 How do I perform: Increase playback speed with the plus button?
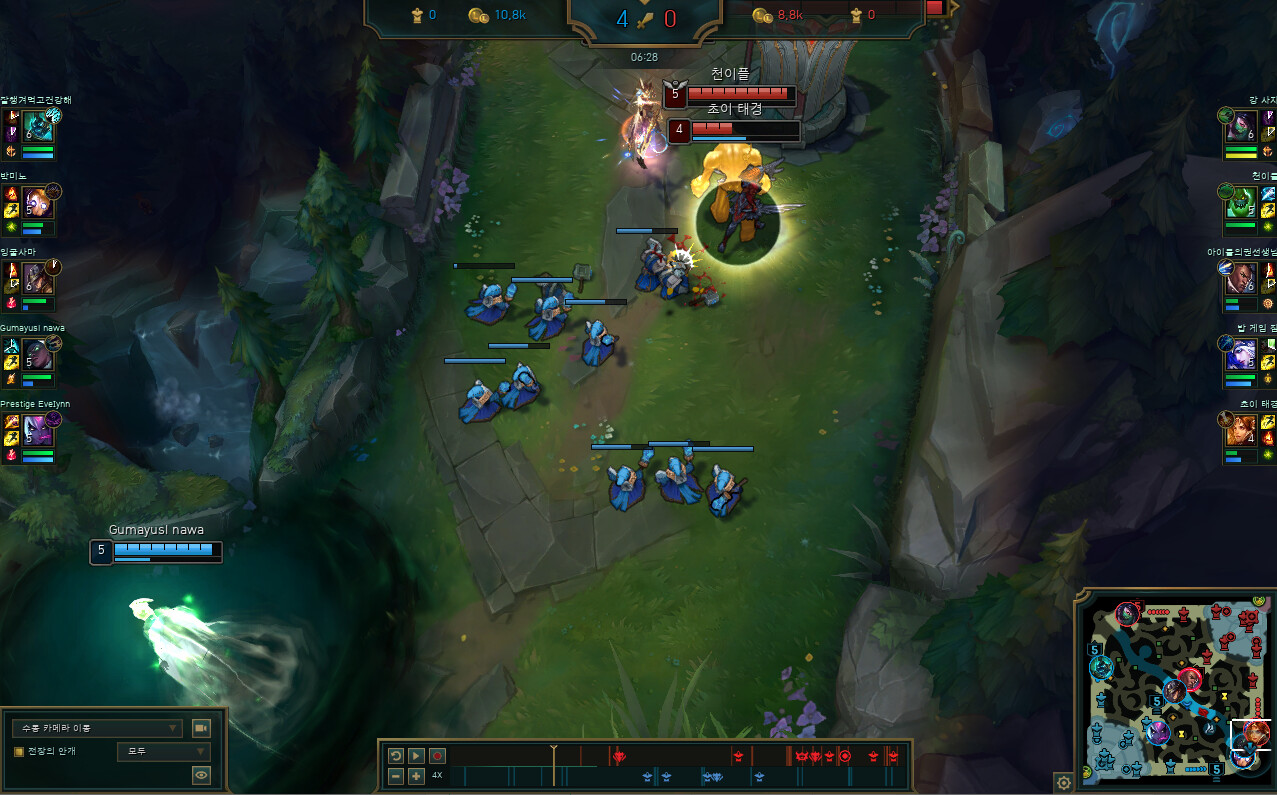[416, 776]
